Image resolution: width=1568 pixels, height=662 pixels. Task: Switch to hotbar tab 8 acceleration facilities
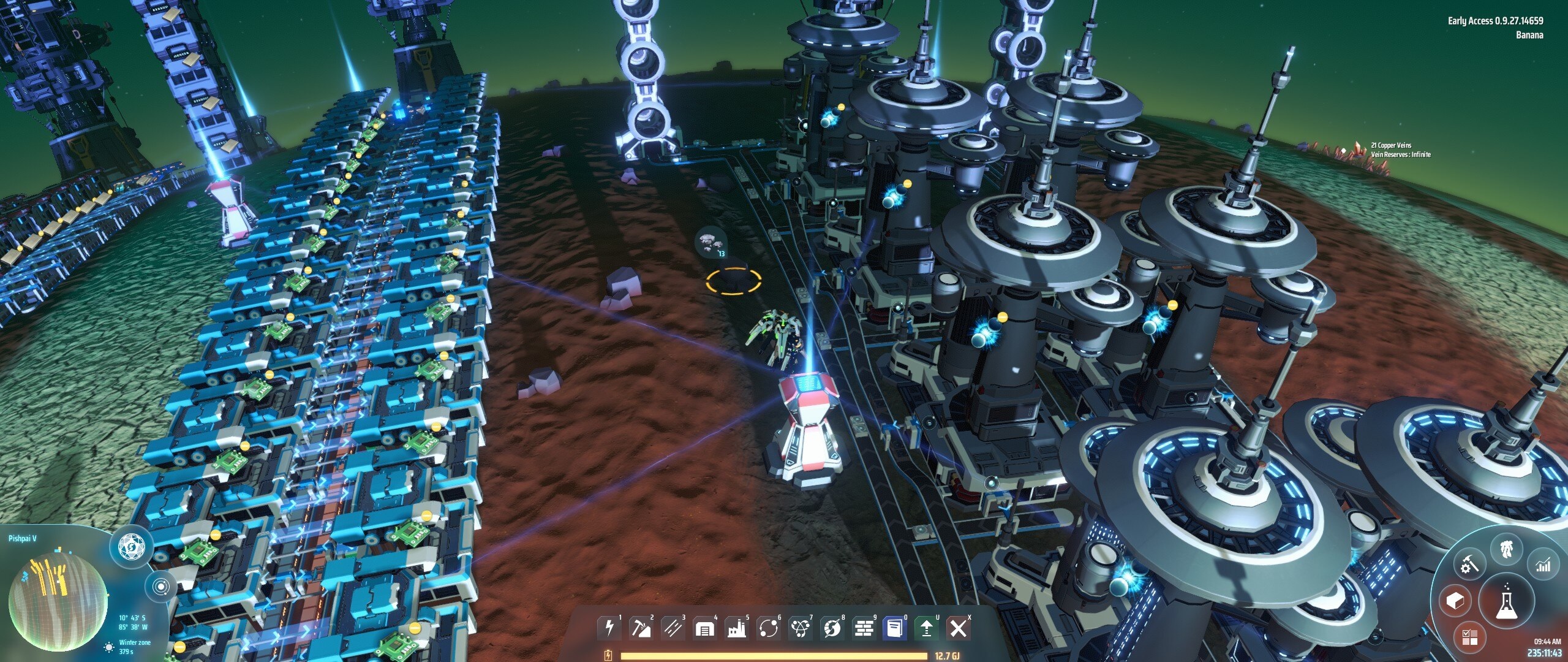832,629
